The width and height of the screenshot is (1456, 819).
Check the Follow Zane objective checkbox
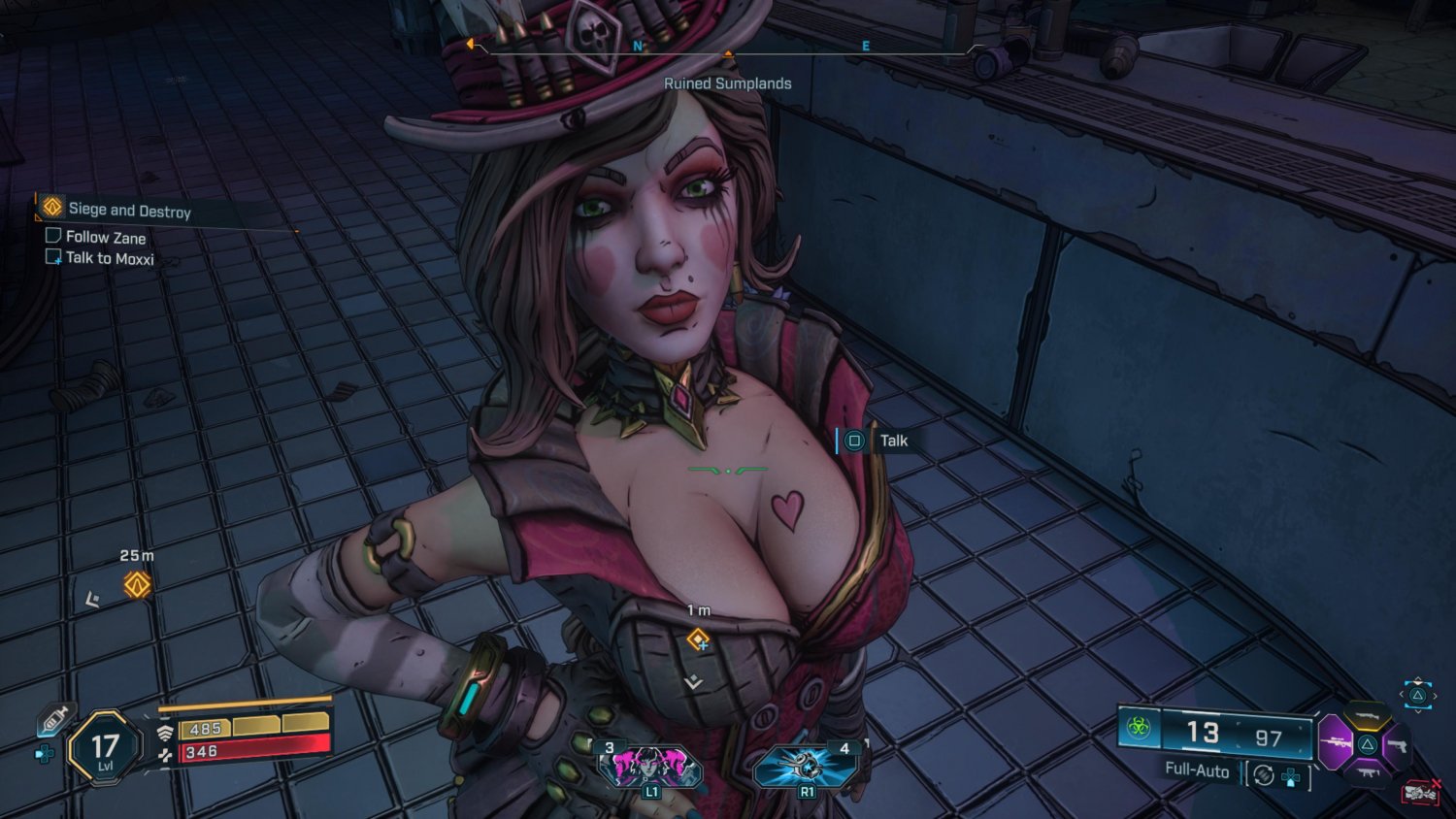53,236
